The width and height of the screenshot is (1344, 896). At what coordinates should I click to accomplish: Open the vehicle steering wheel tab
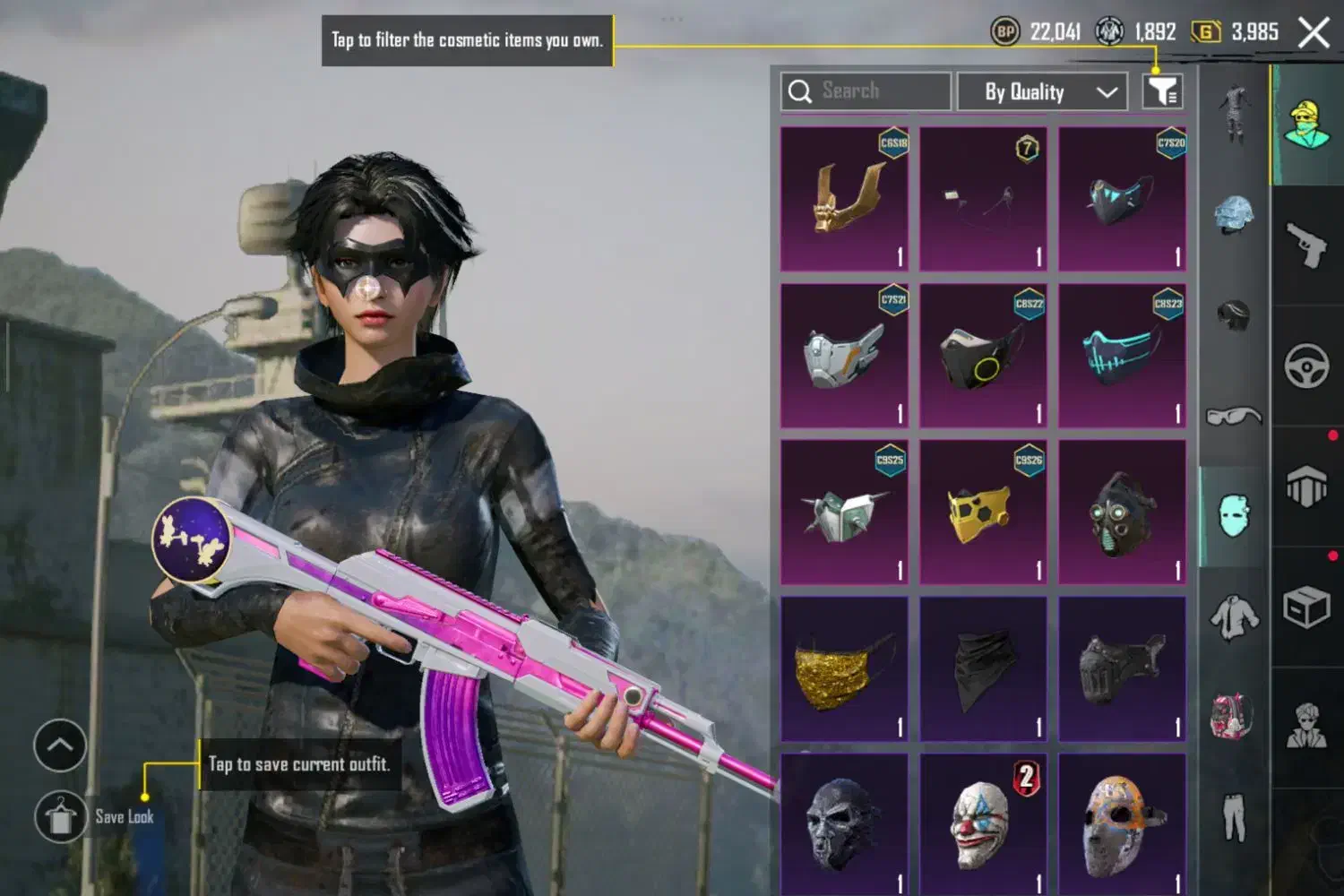pyautogui.click(x=1306, y=366)
